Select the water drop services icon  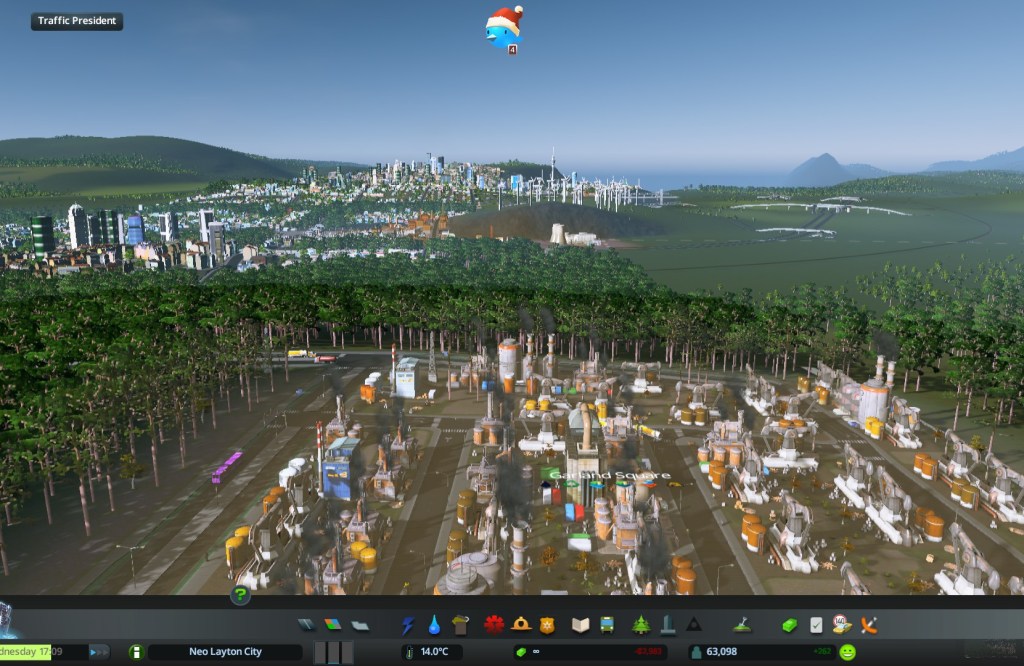point(434,625)
